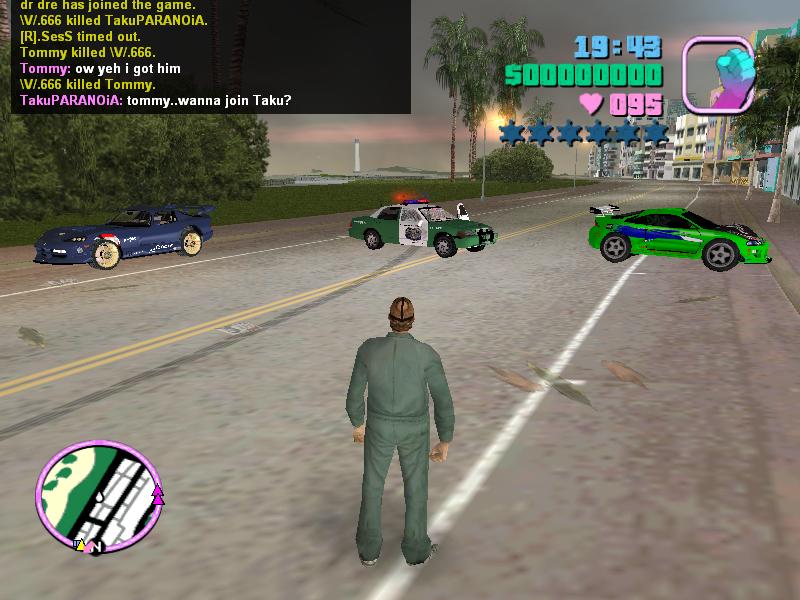Click the north marker on the radar

coord(98,548)
